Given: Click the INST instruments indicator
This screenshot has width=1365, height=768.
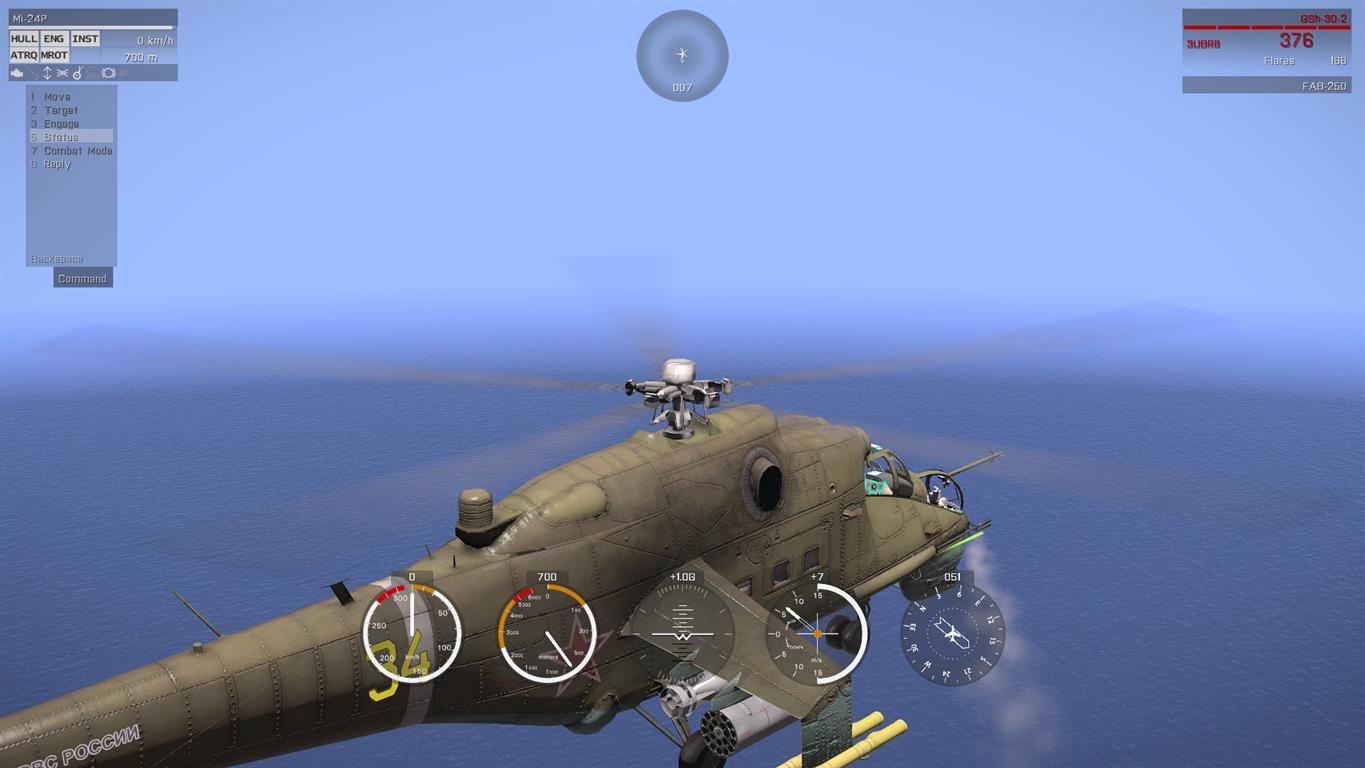Looking at the screenshot, I should 85,39.
